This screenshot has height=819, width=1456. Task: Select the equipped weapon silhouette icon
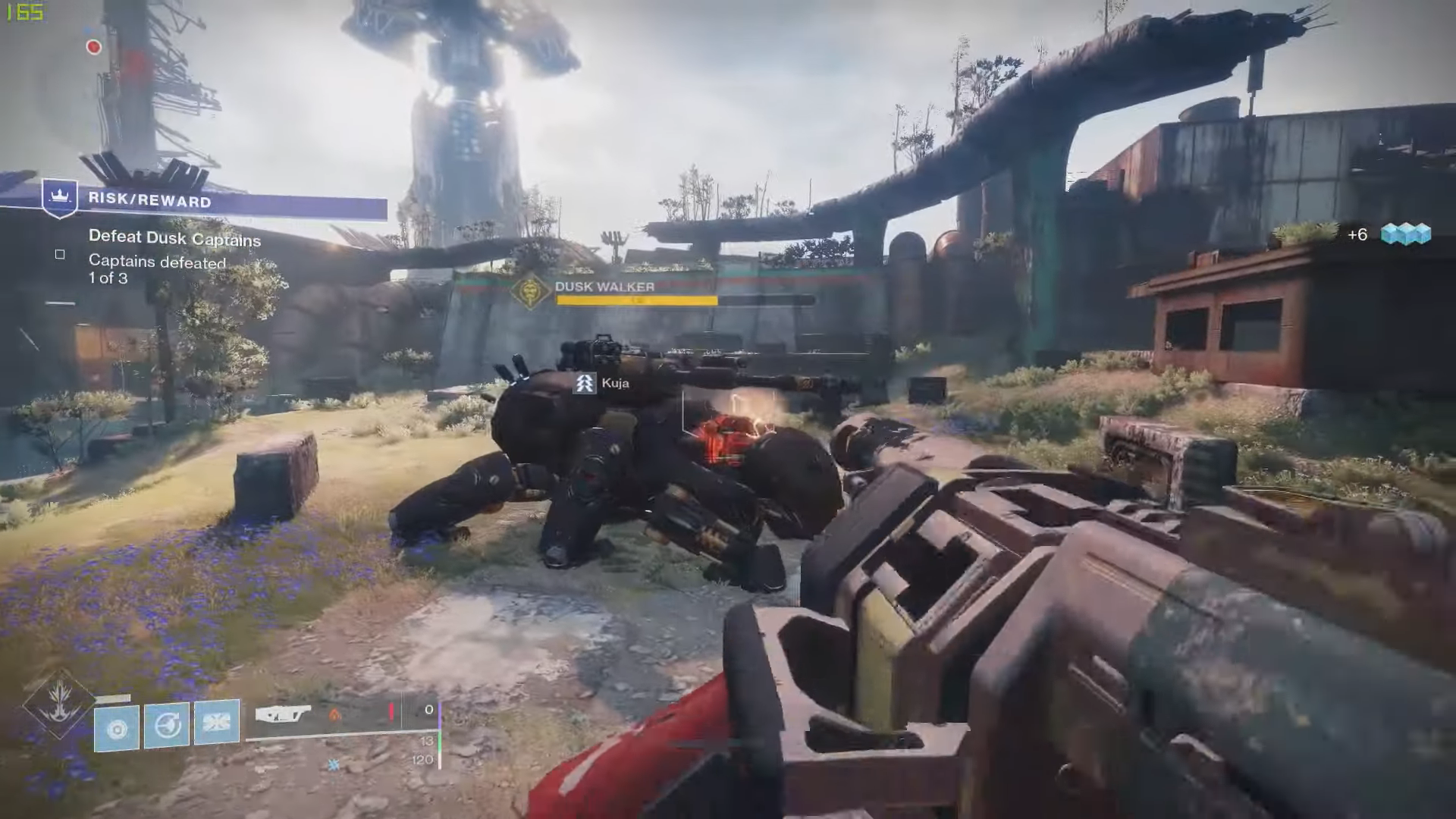click(x=282, y=714)
